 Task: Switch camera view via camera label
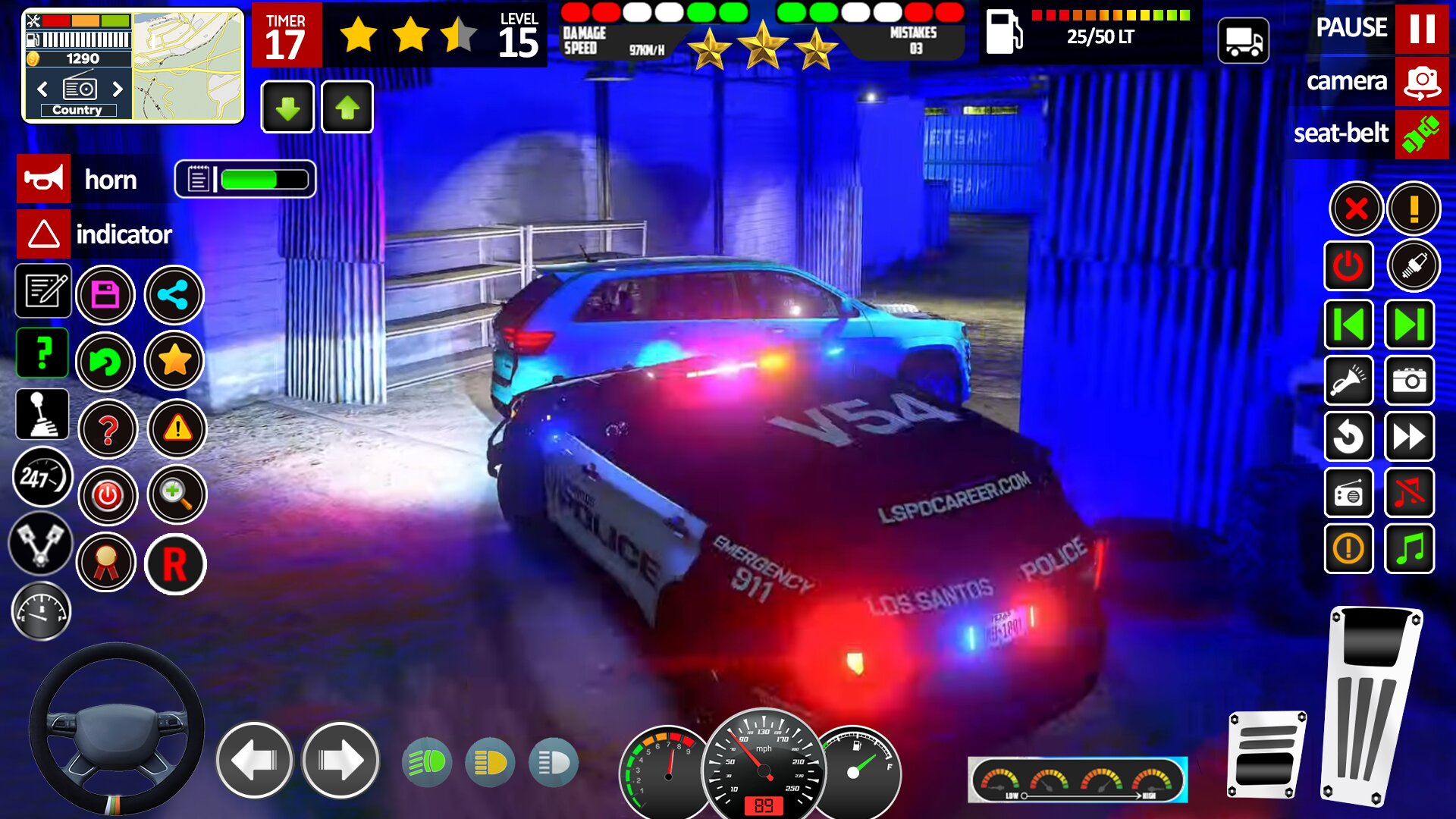pyautogui.click(x=1348, y=82)
